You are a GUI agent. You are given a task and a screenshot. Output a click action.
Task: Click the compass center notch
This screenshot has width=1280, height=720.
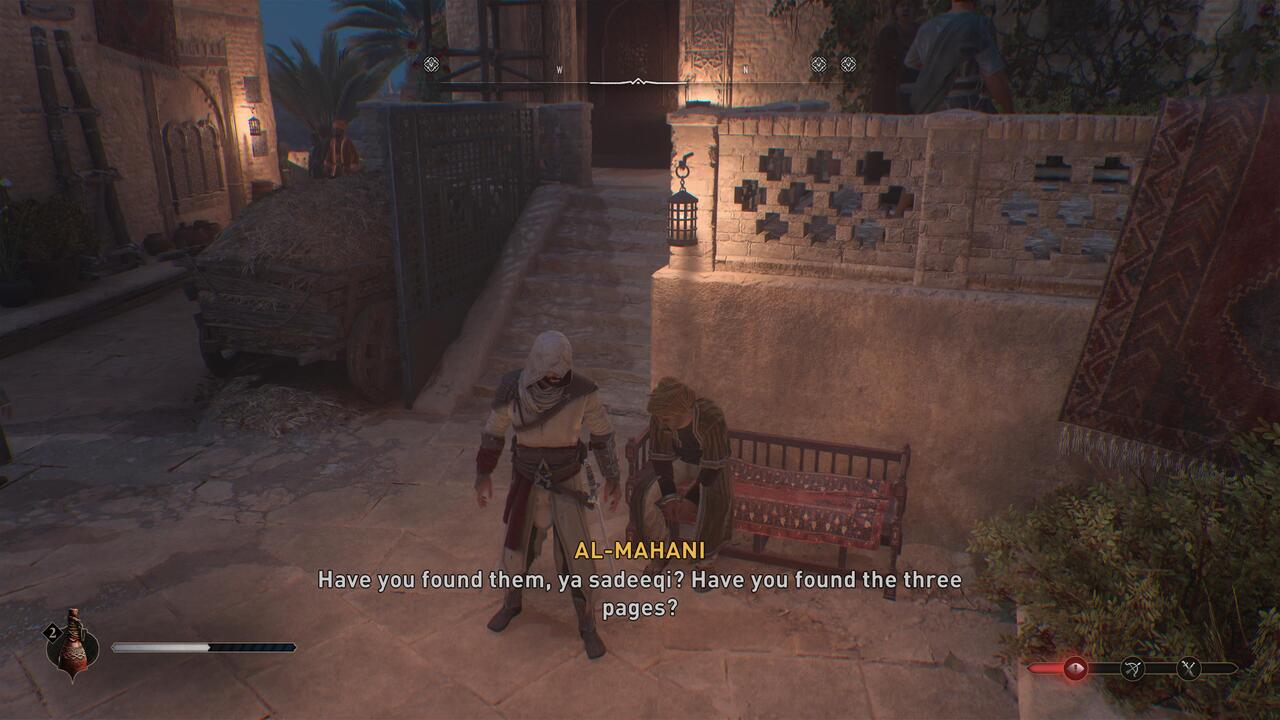tap(637, 80)
